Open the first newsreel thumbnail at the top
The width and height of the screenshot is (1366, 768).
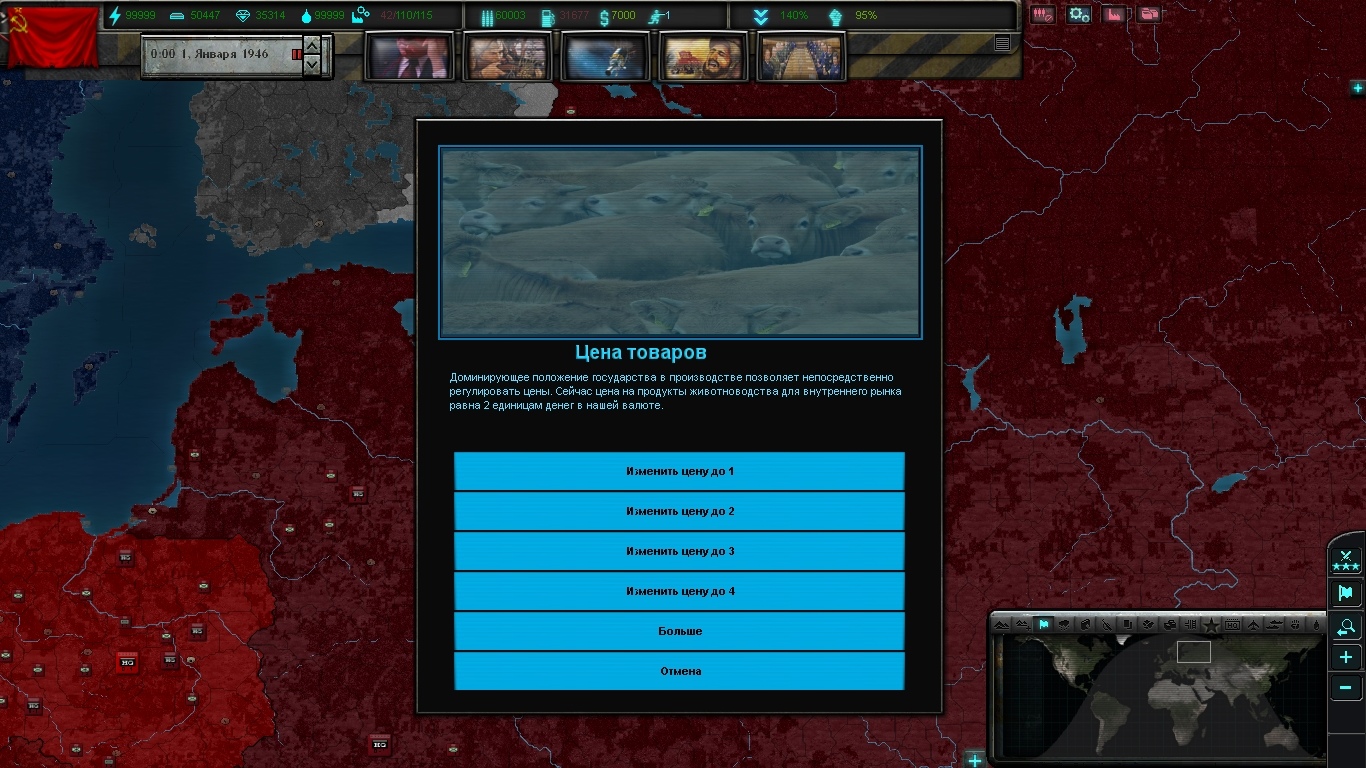(x=409, y=56)
